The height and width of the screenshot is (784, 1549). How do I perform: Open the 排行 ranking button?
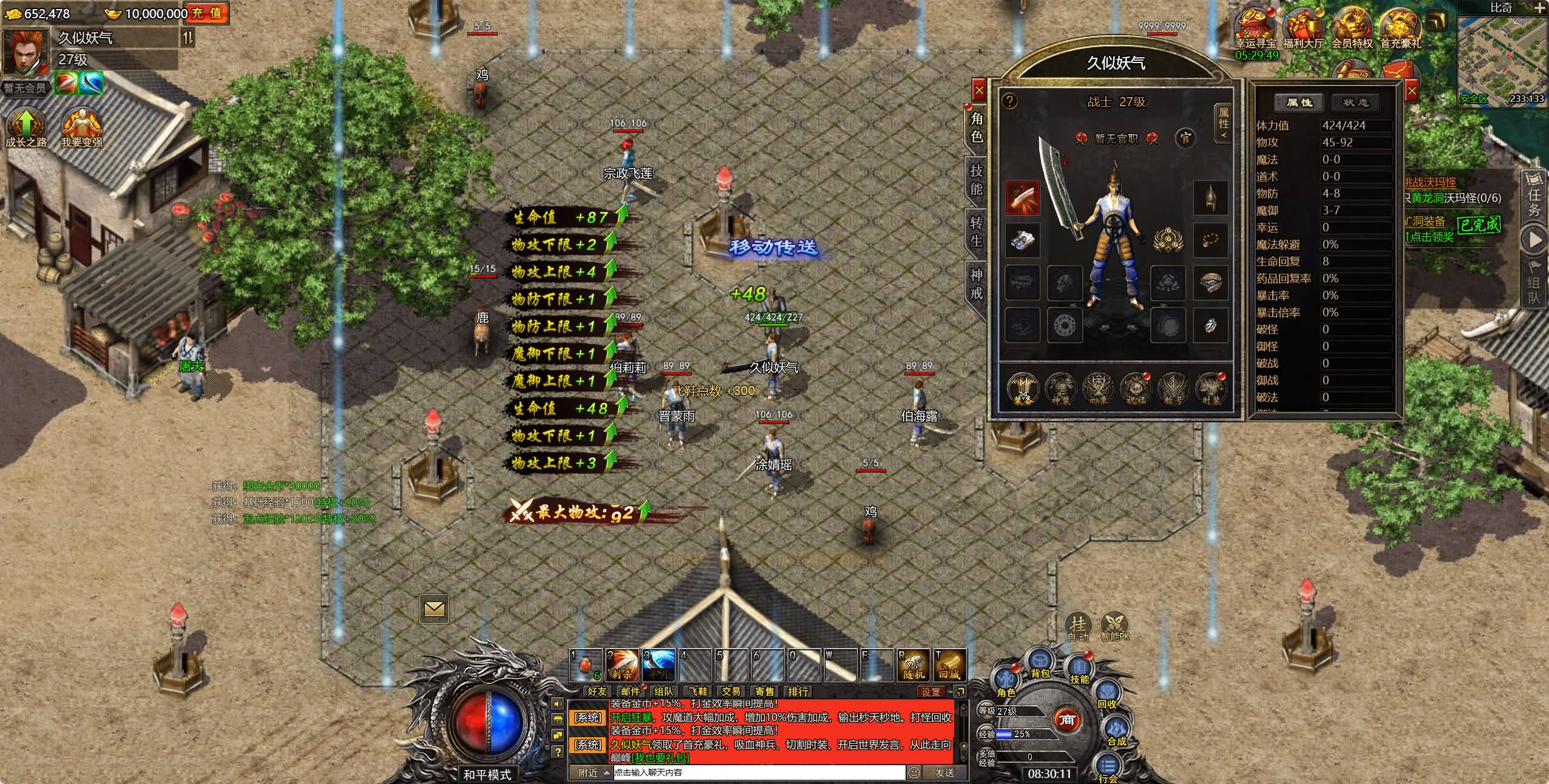tap(798, 691)
